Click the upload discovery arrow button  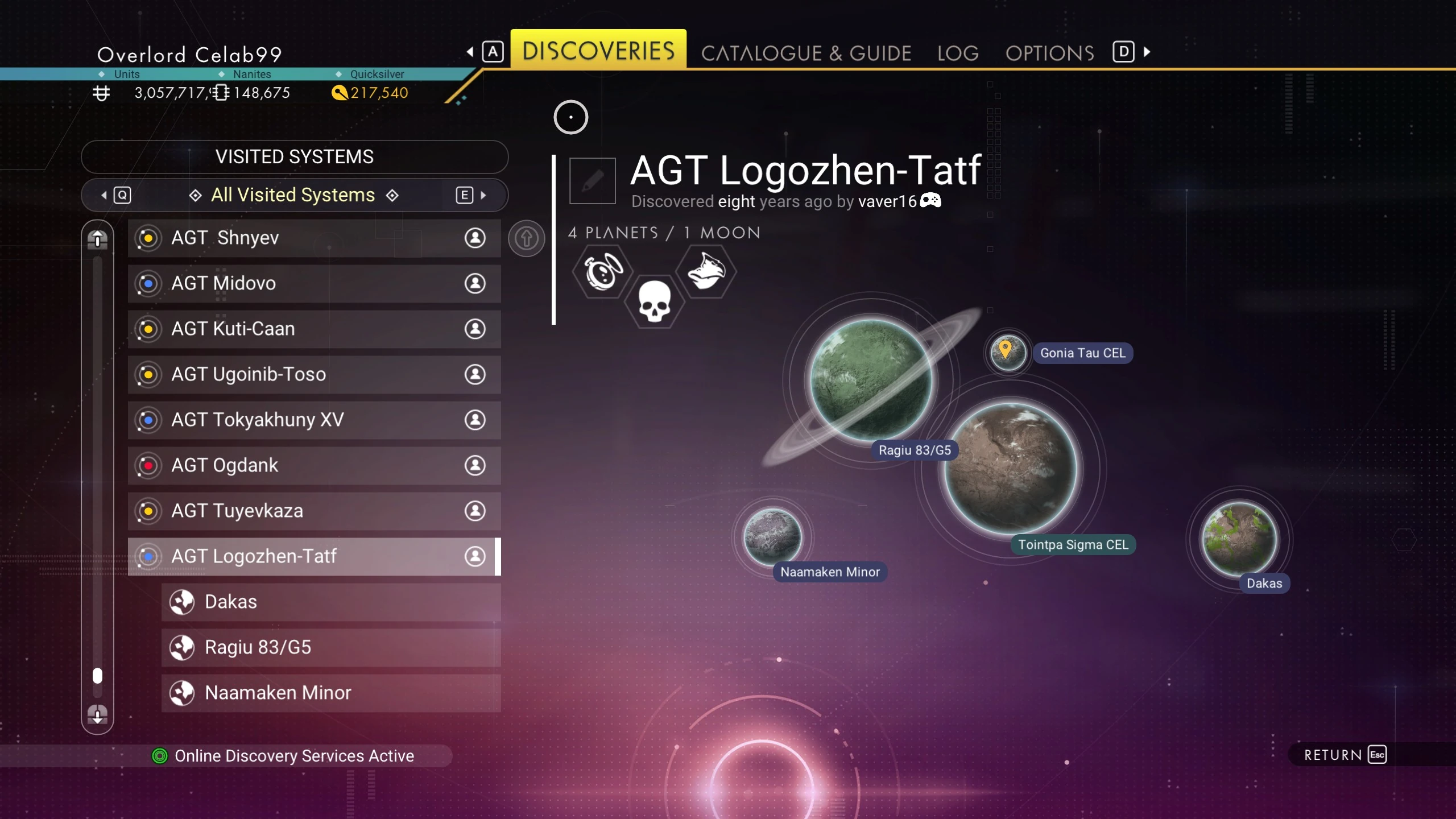(526, 238)
